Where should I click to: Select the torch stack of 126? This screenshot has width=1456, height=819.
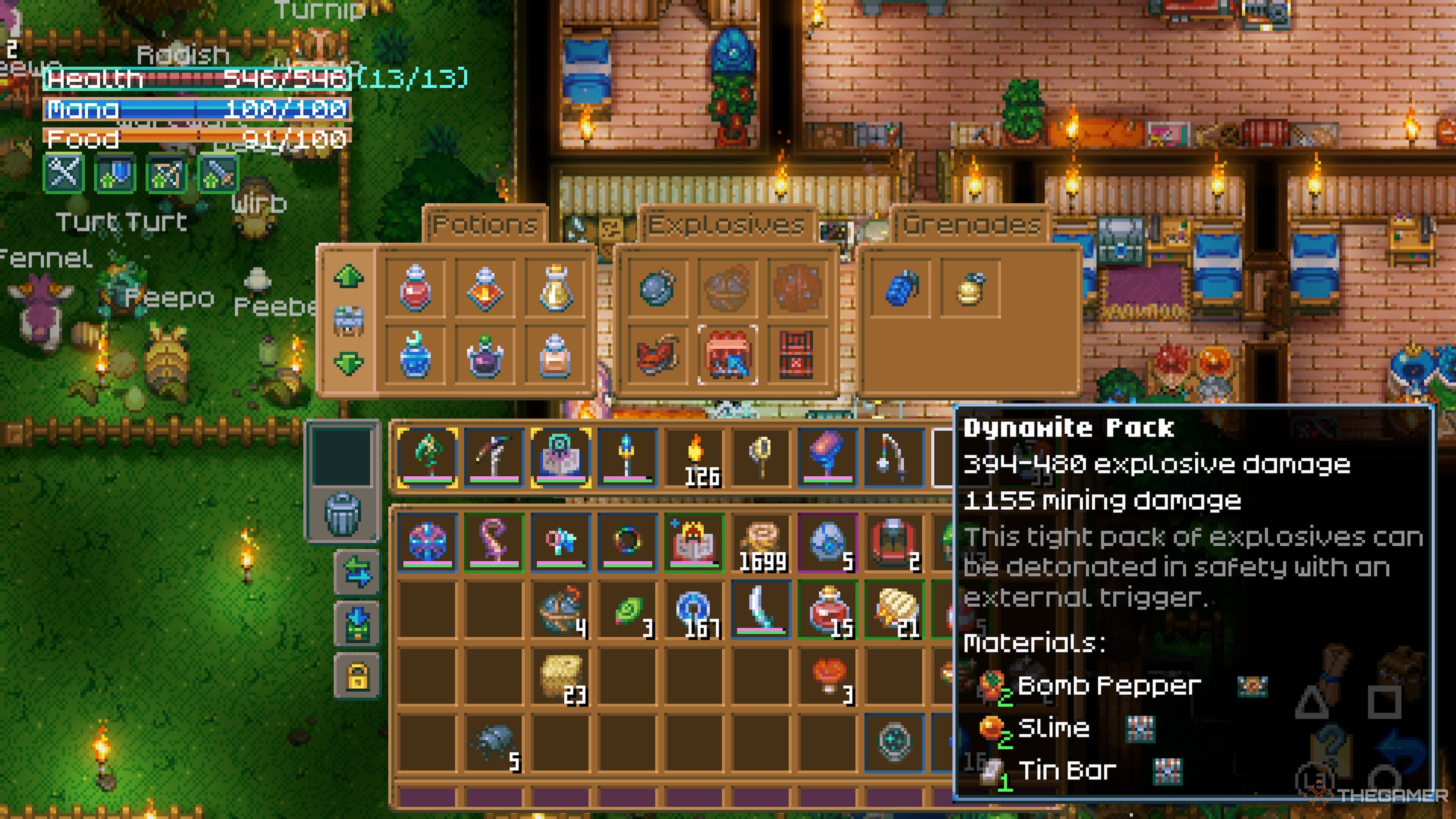(695, 458)
